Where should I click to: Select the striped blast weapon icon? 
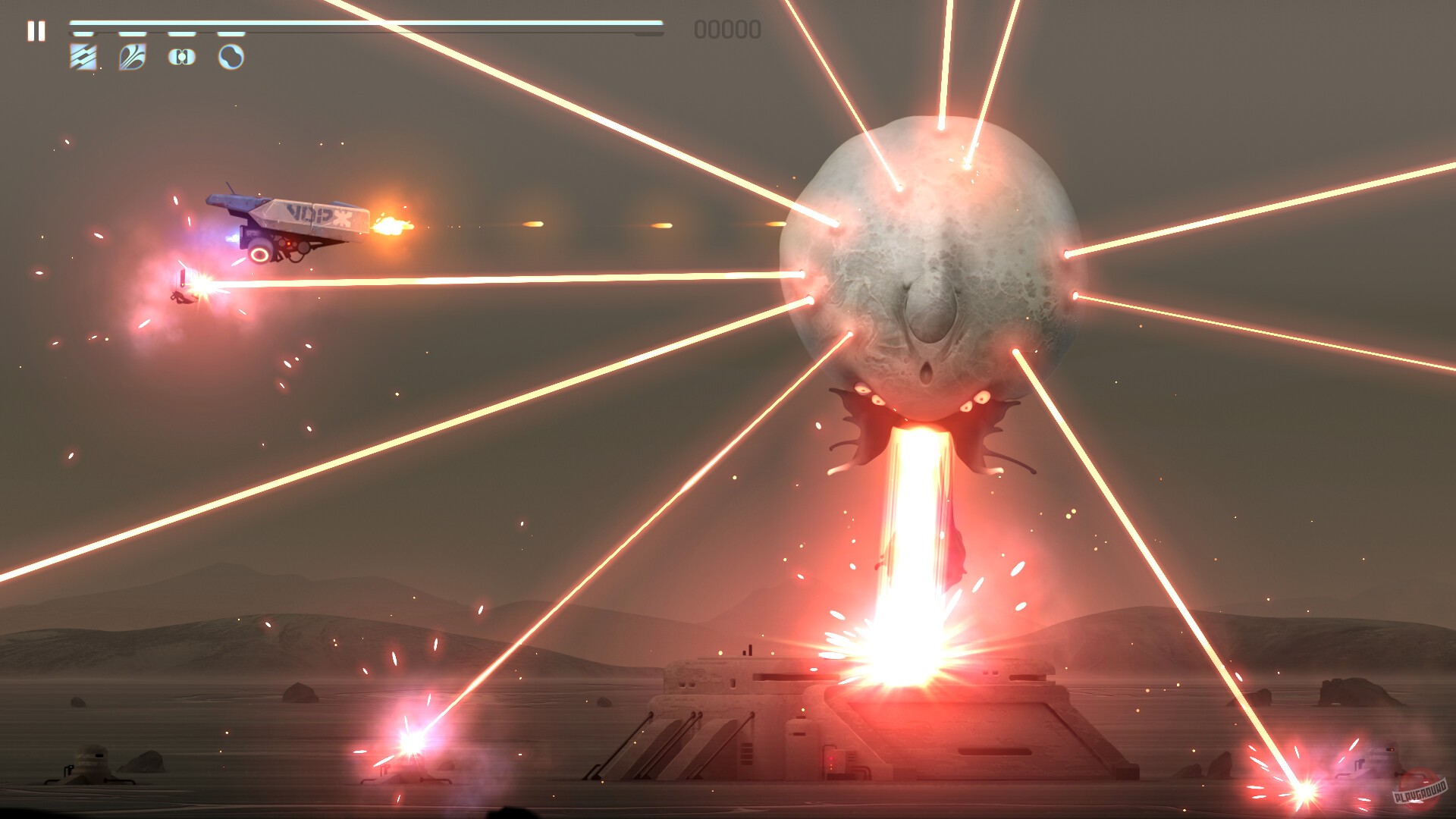pos(81,57)
